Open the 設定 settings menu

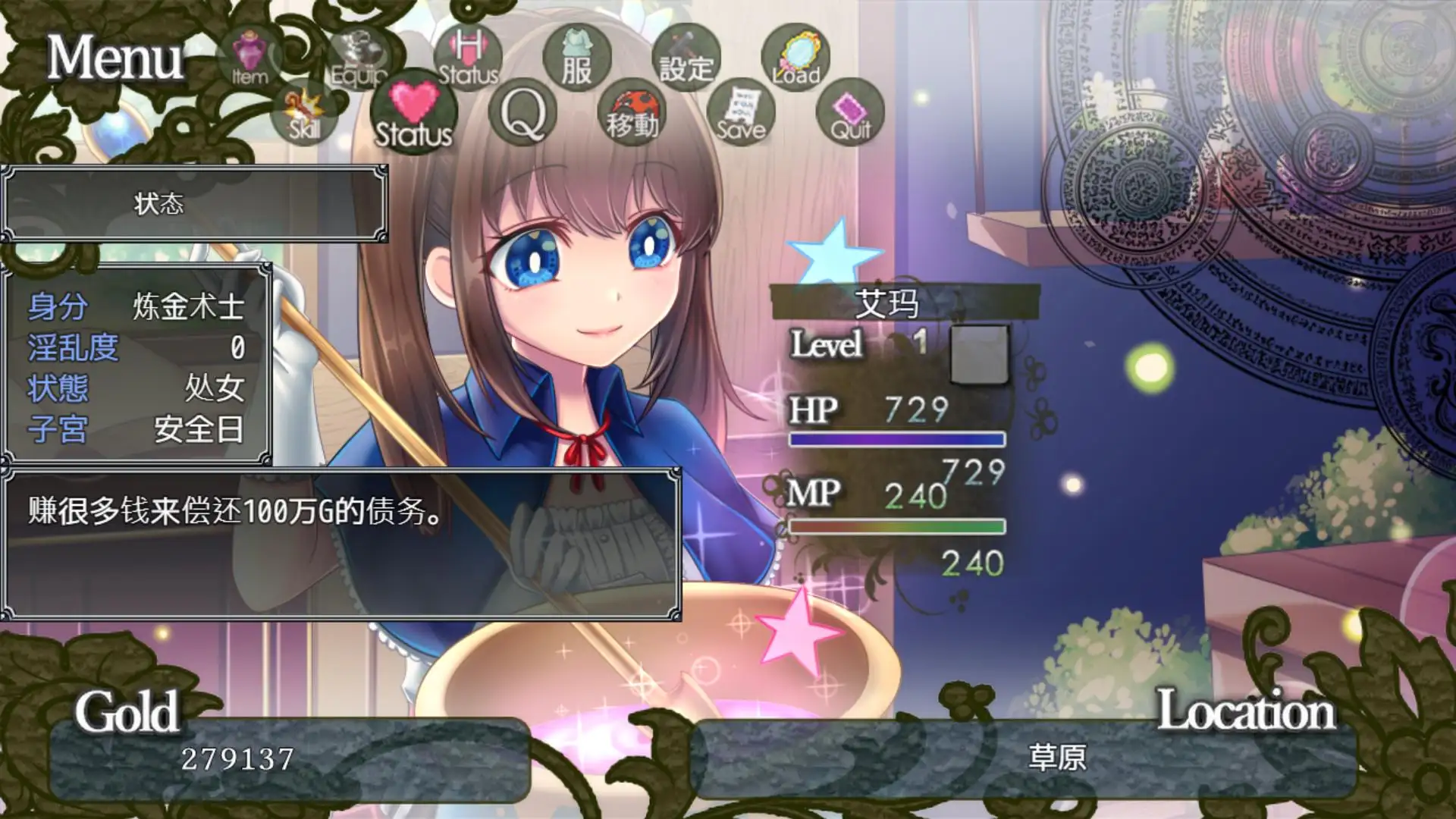coord(686,59)
